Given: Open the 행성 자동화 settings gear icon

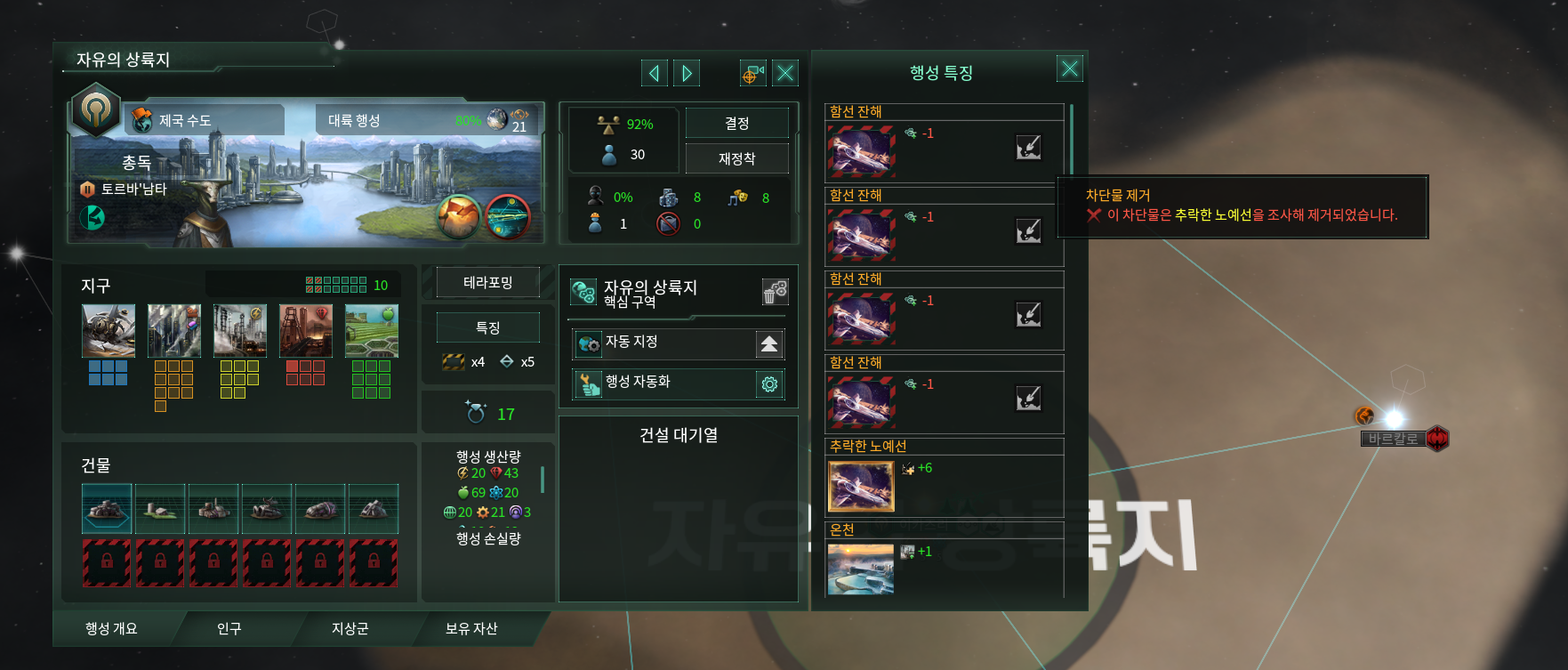Looking at the screenshot, I should pyautogui.click(x=770, y=383).
